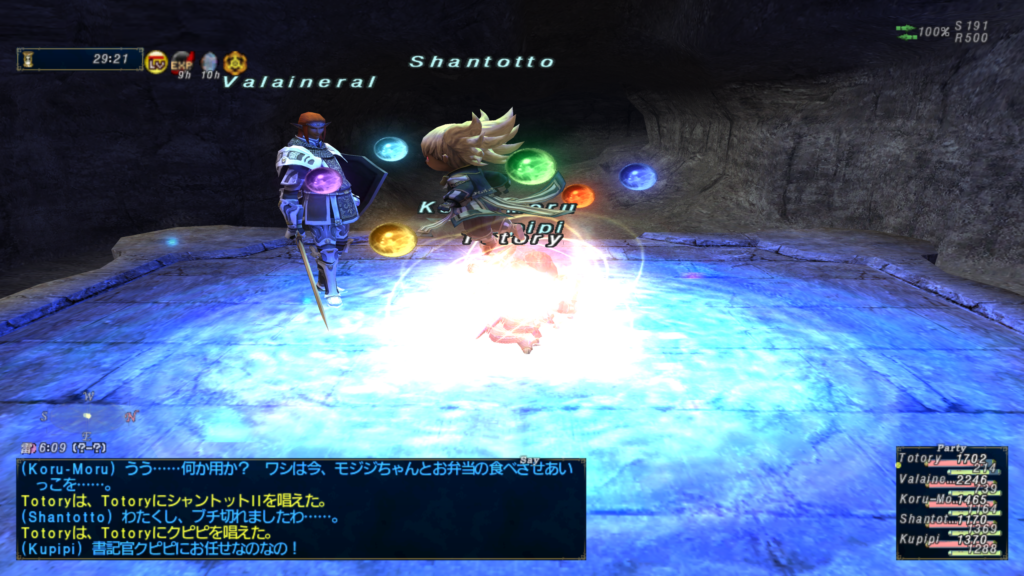
Task: Open the chat log window
Action: point(300,508)
